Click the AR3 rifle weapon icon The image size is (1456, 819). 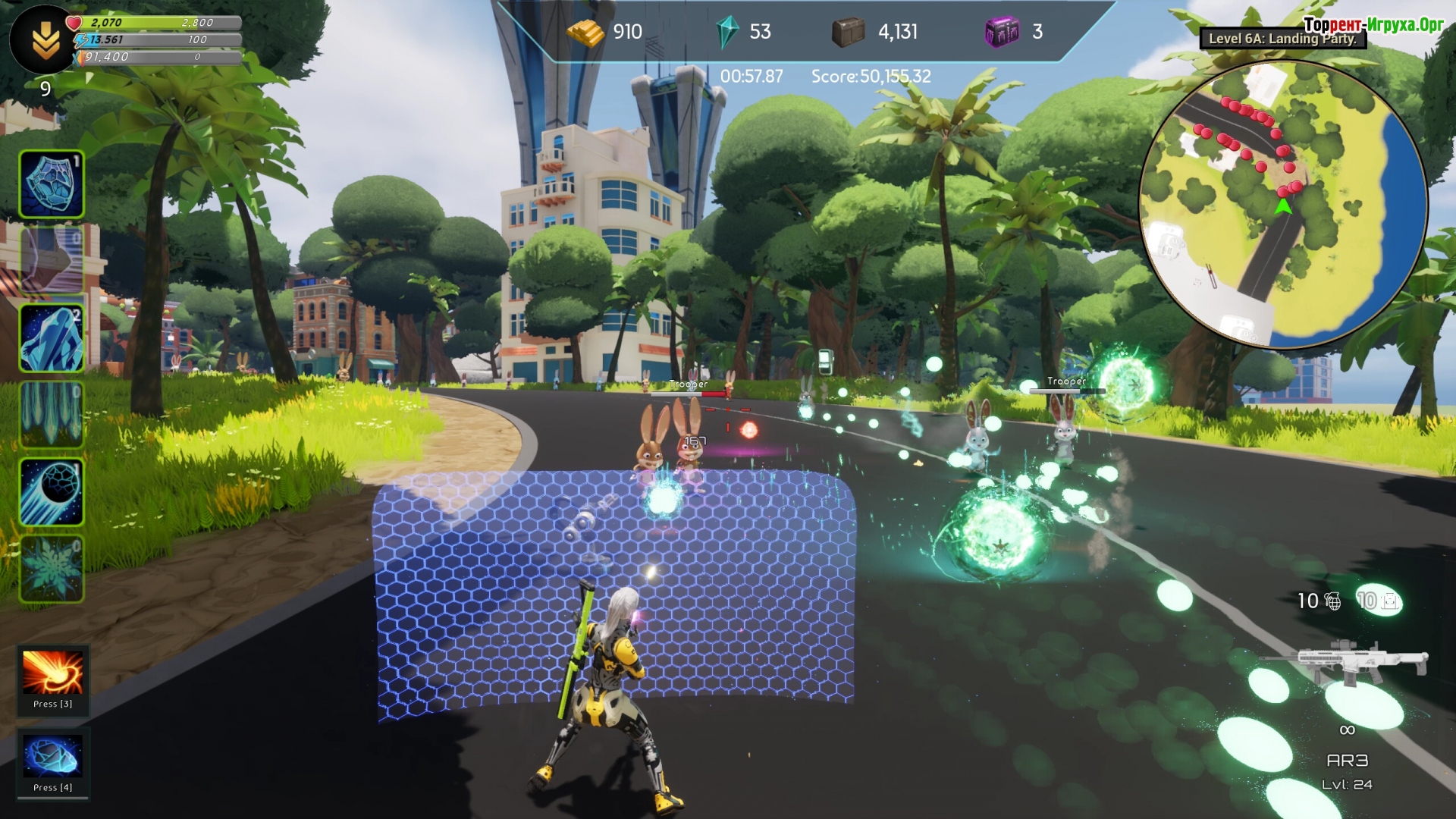pyautogui.click(x=1345, y=662)
